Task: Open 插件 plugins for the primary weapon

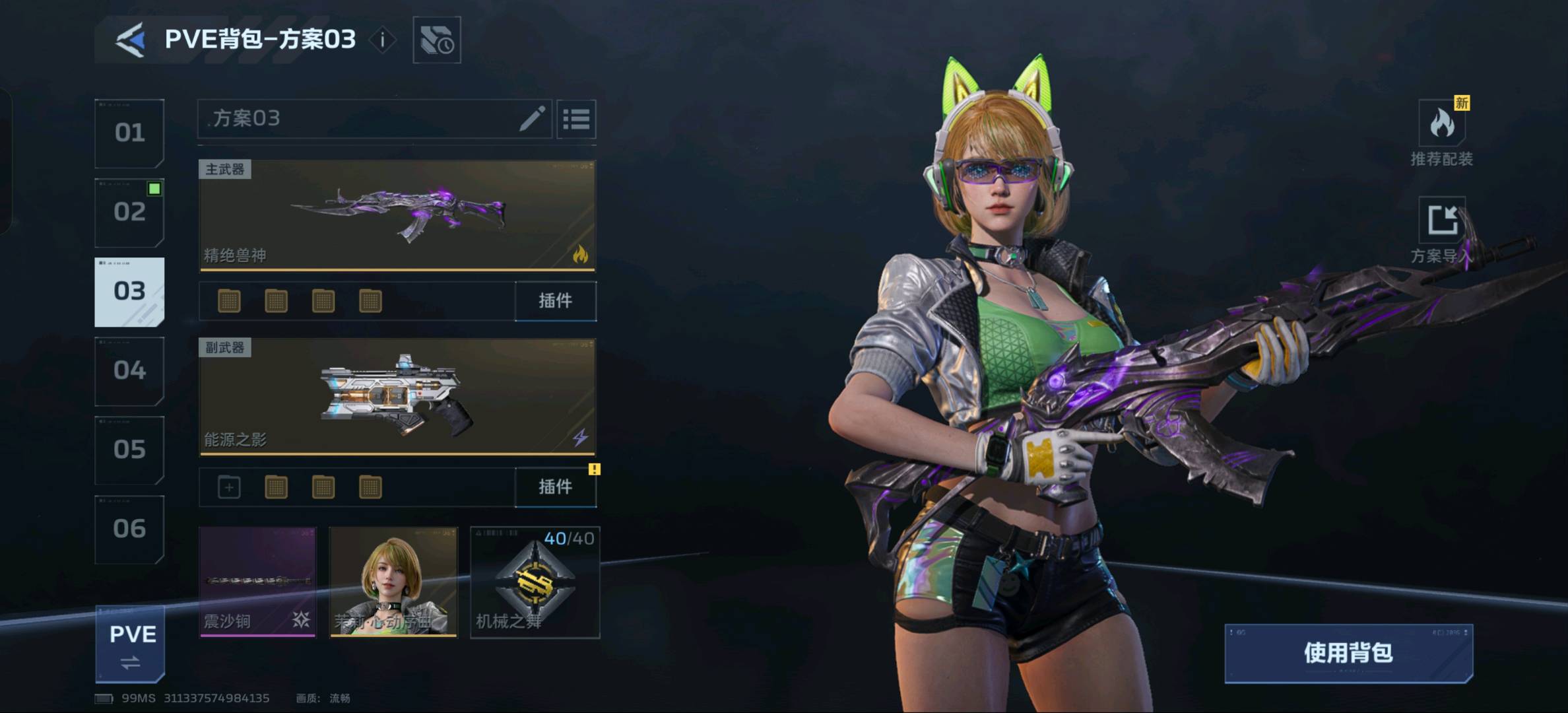Action: click(555, 301)
